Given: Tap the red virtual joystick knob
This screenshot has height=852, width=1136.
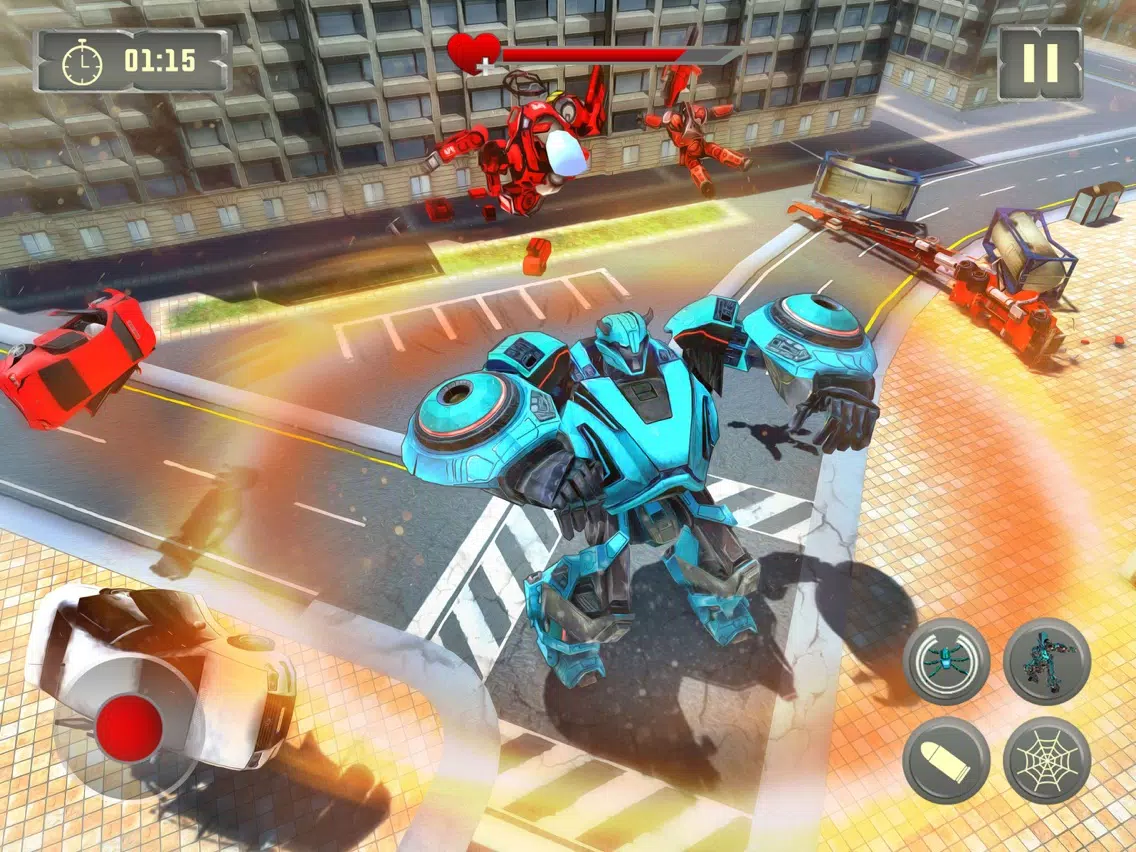Looking at the screenshot, I should pyautogui.click(x=130, y=727).
